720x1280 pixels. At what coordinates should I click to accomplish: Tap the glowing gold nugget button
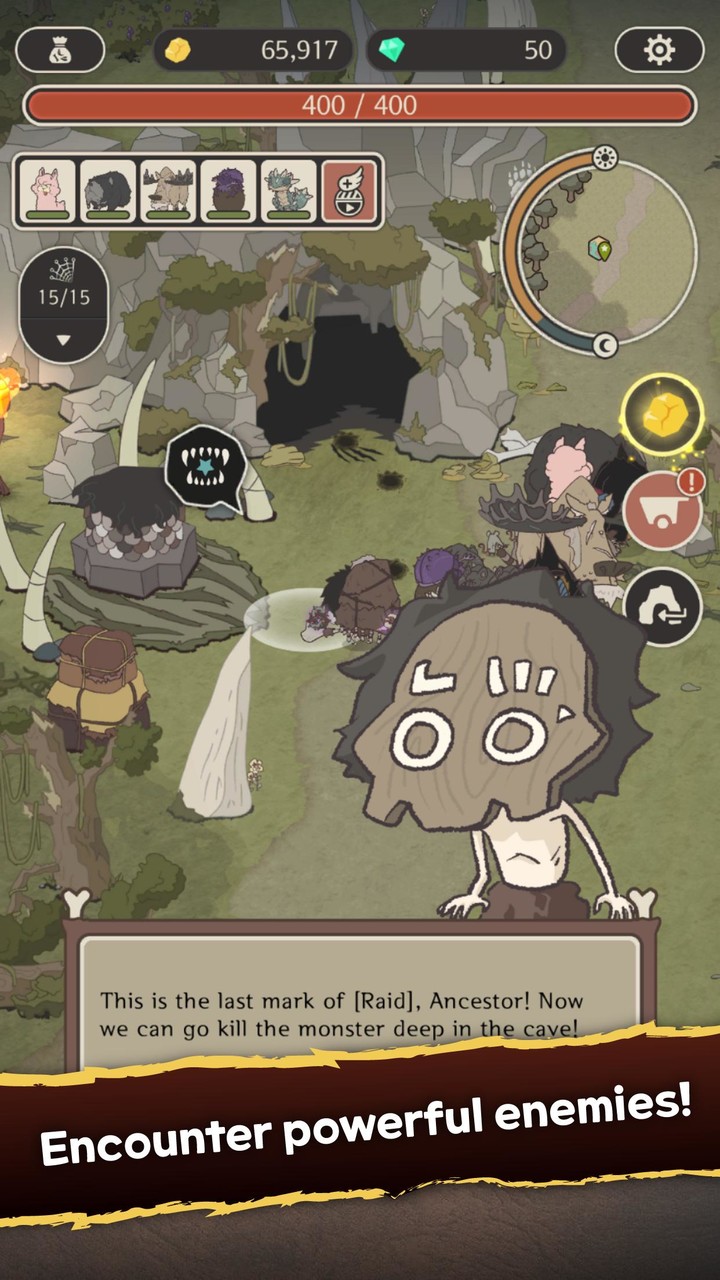click(x=662, y=411)
